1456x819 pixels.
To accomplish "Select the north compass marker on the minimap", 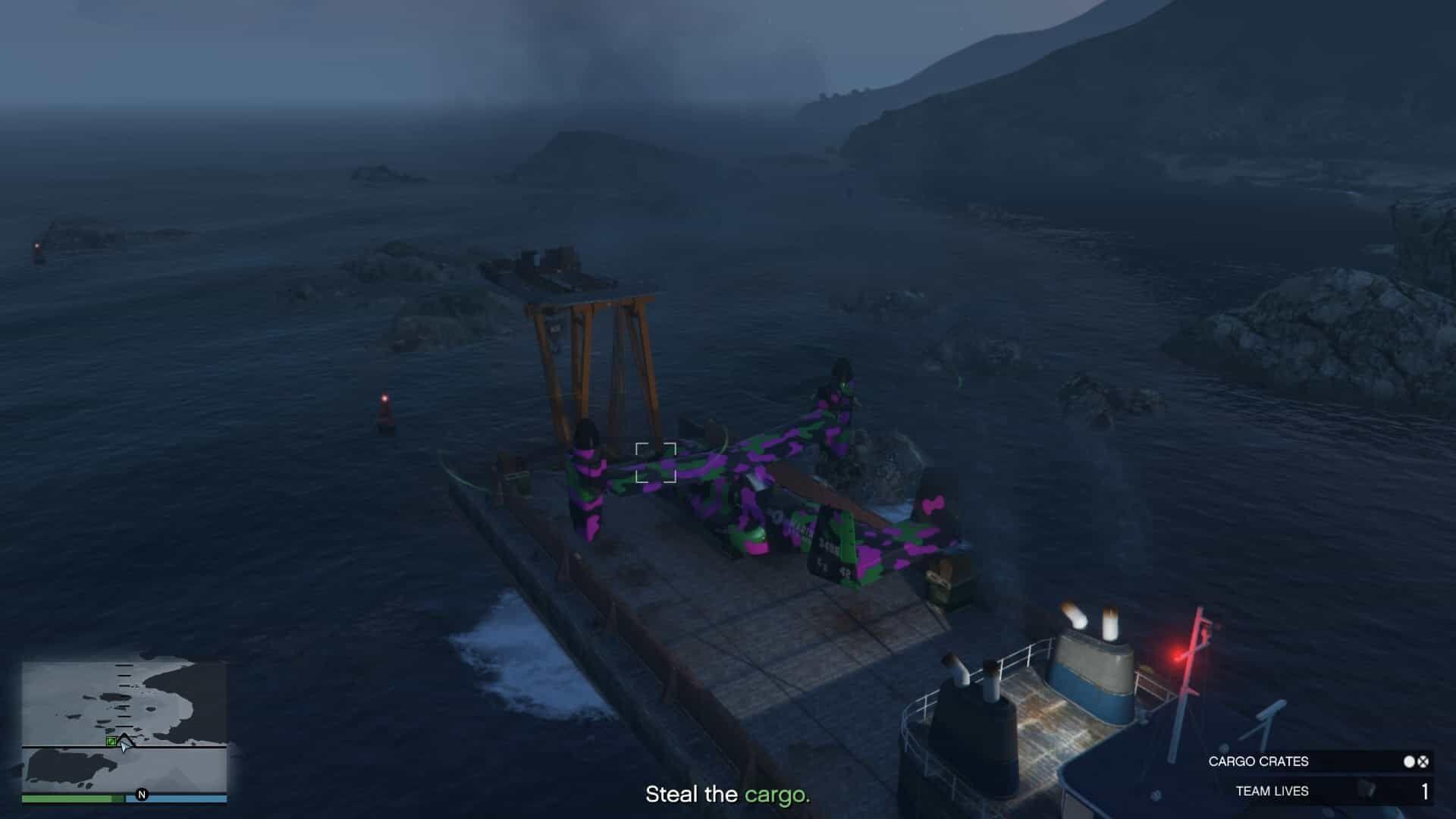I will click(x=142, y=795).
